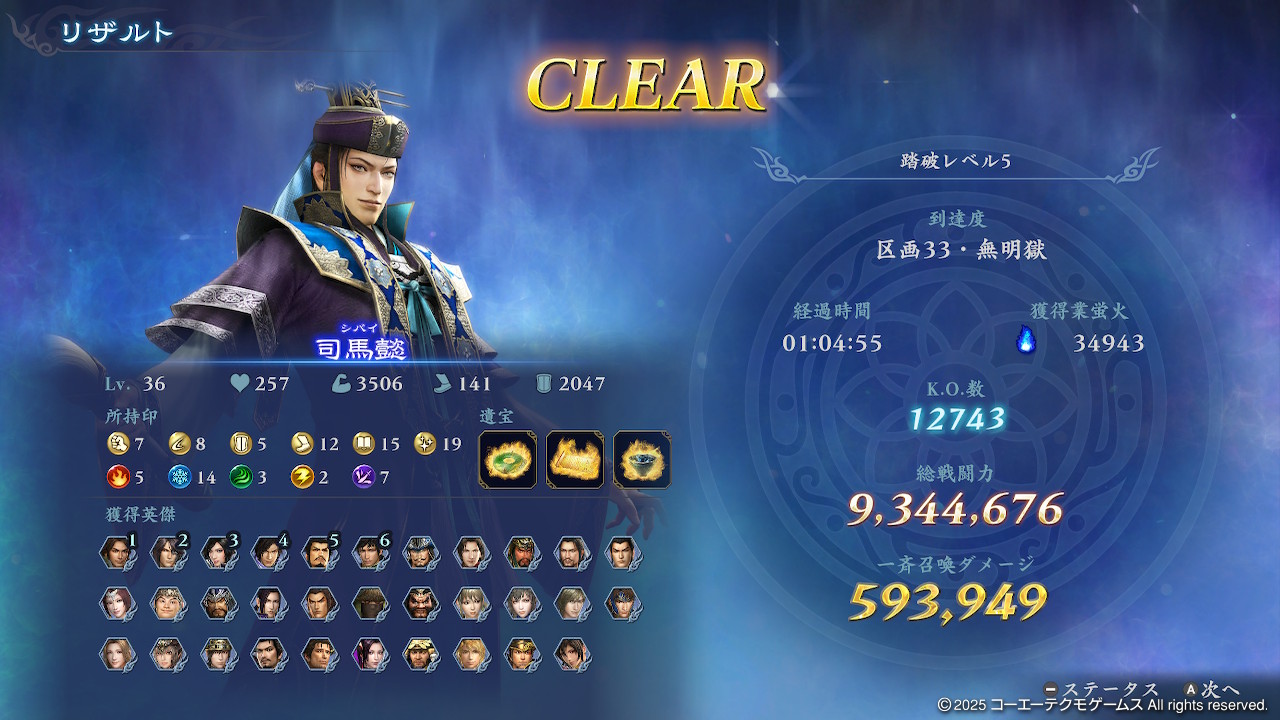Select the flaming bowl relic
1280x720 pixels.
(642, 460)
